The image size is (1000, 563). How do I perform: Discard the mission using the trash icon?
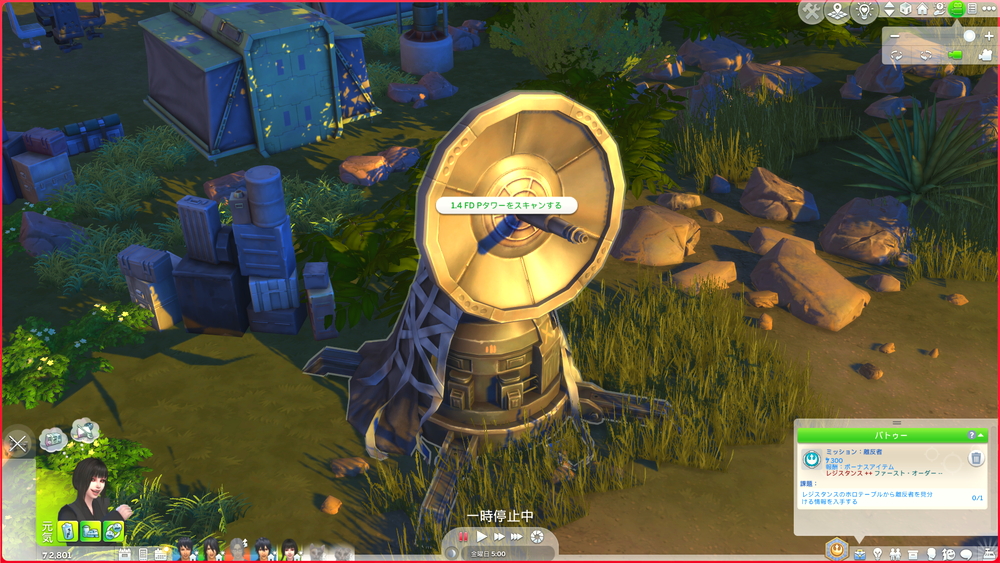point(976,459)
